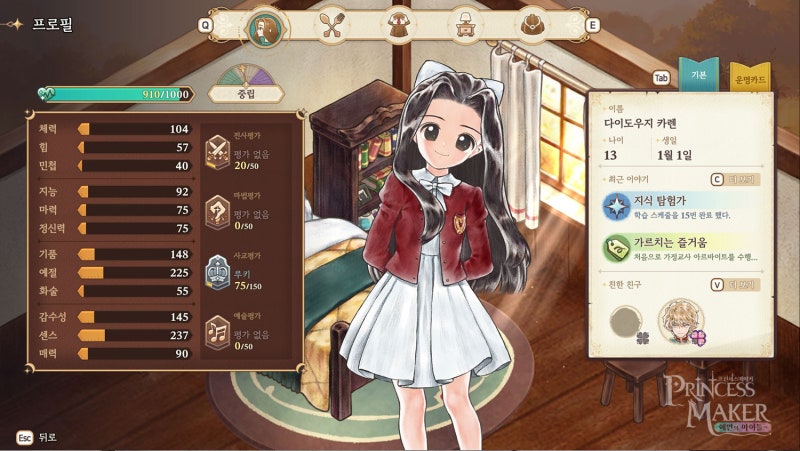Switch to the yellow 운명카드 tab
The image size is (800, 451).
749,78
